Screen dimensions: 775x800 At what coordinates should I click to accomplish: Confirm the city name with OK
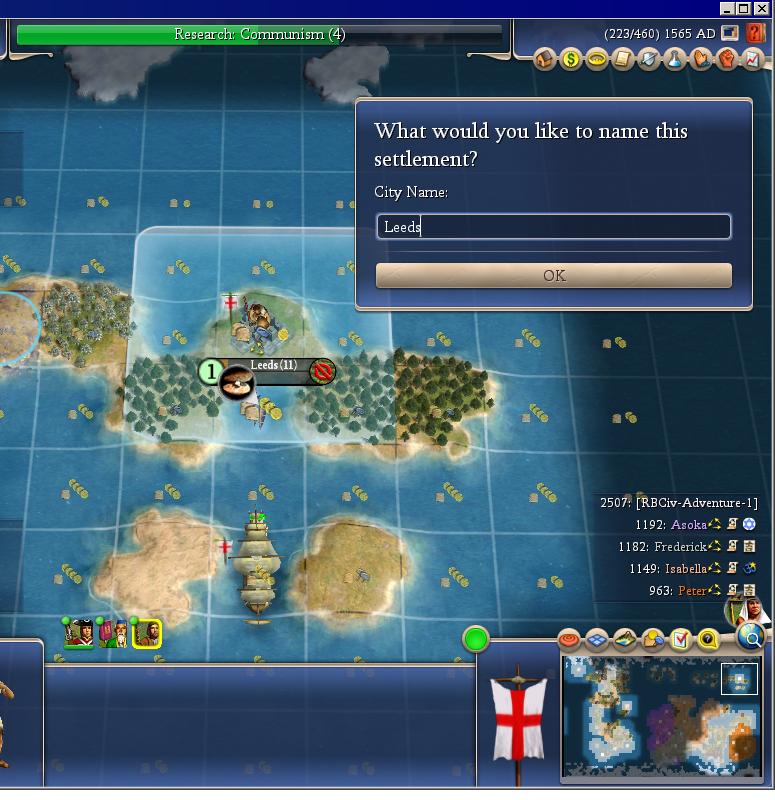coord(553,275)
